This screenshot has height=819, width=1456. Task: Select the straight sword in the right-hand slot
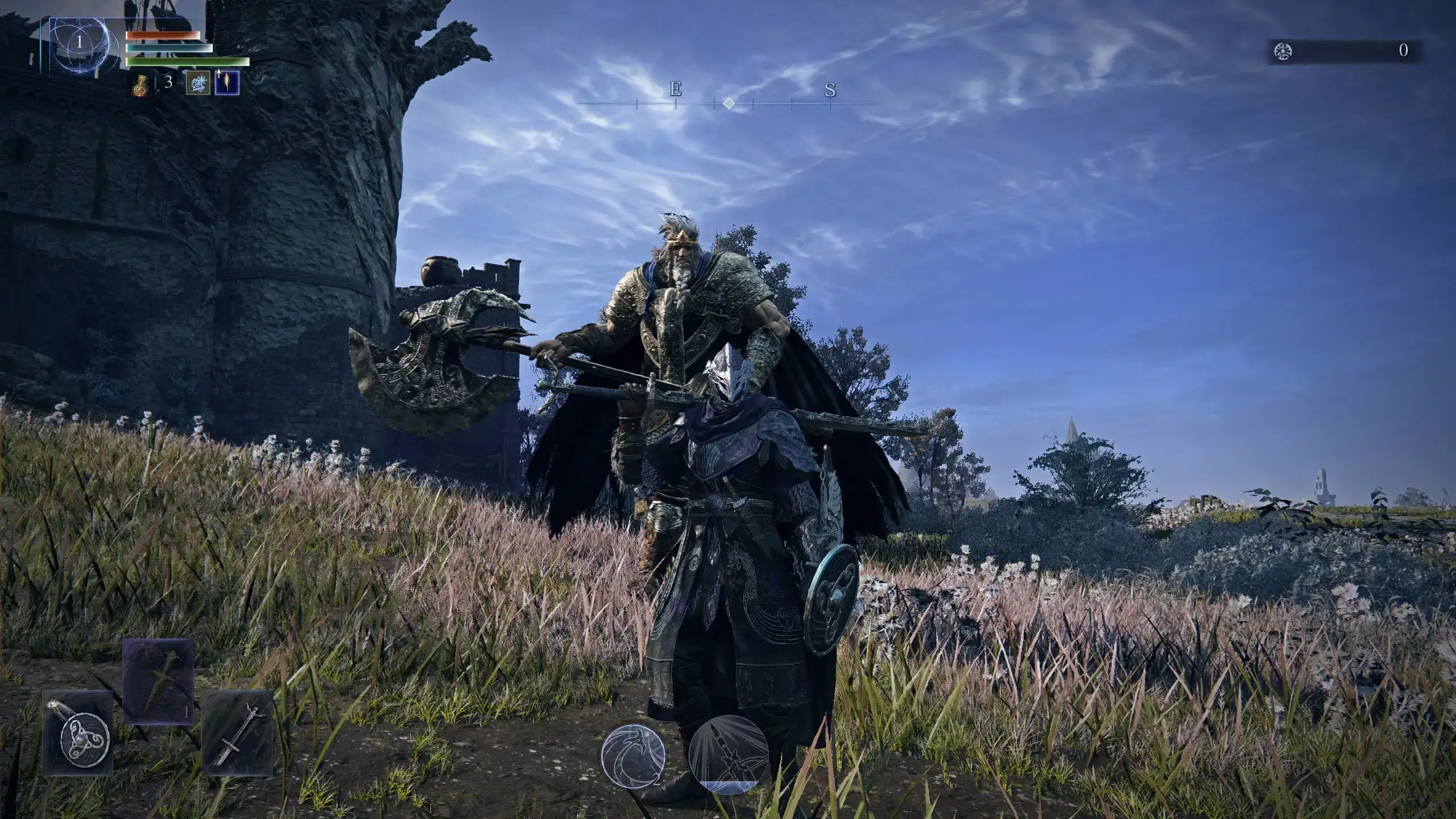point(236,734)
